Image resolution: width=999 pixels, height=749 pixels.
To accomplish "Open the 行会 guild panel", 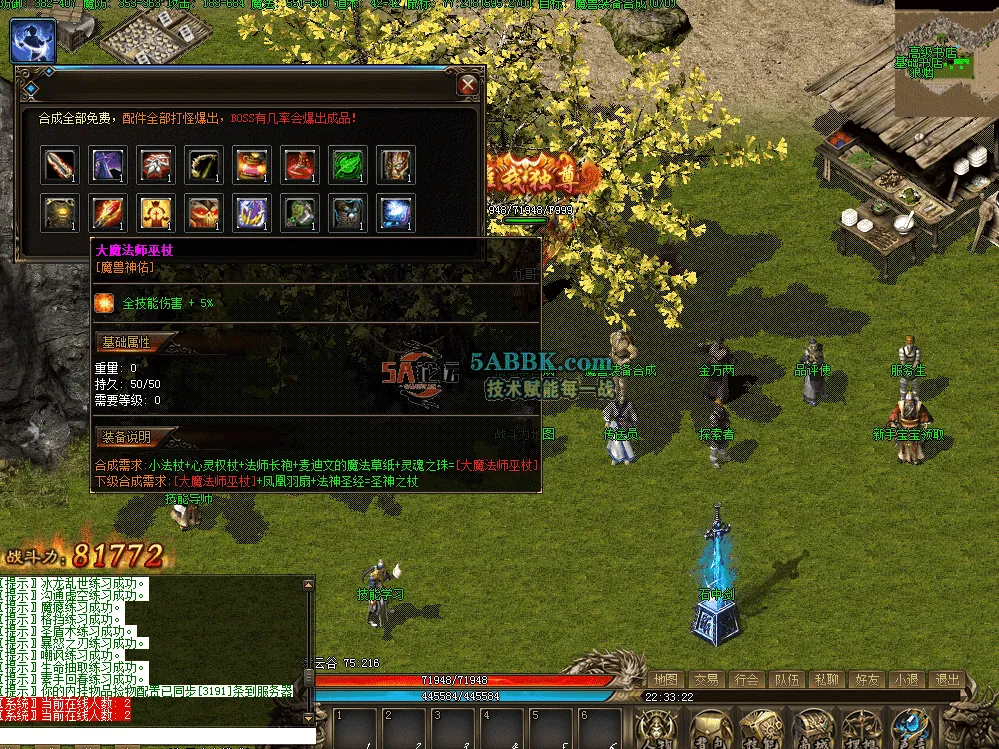I will click(746, 680).
